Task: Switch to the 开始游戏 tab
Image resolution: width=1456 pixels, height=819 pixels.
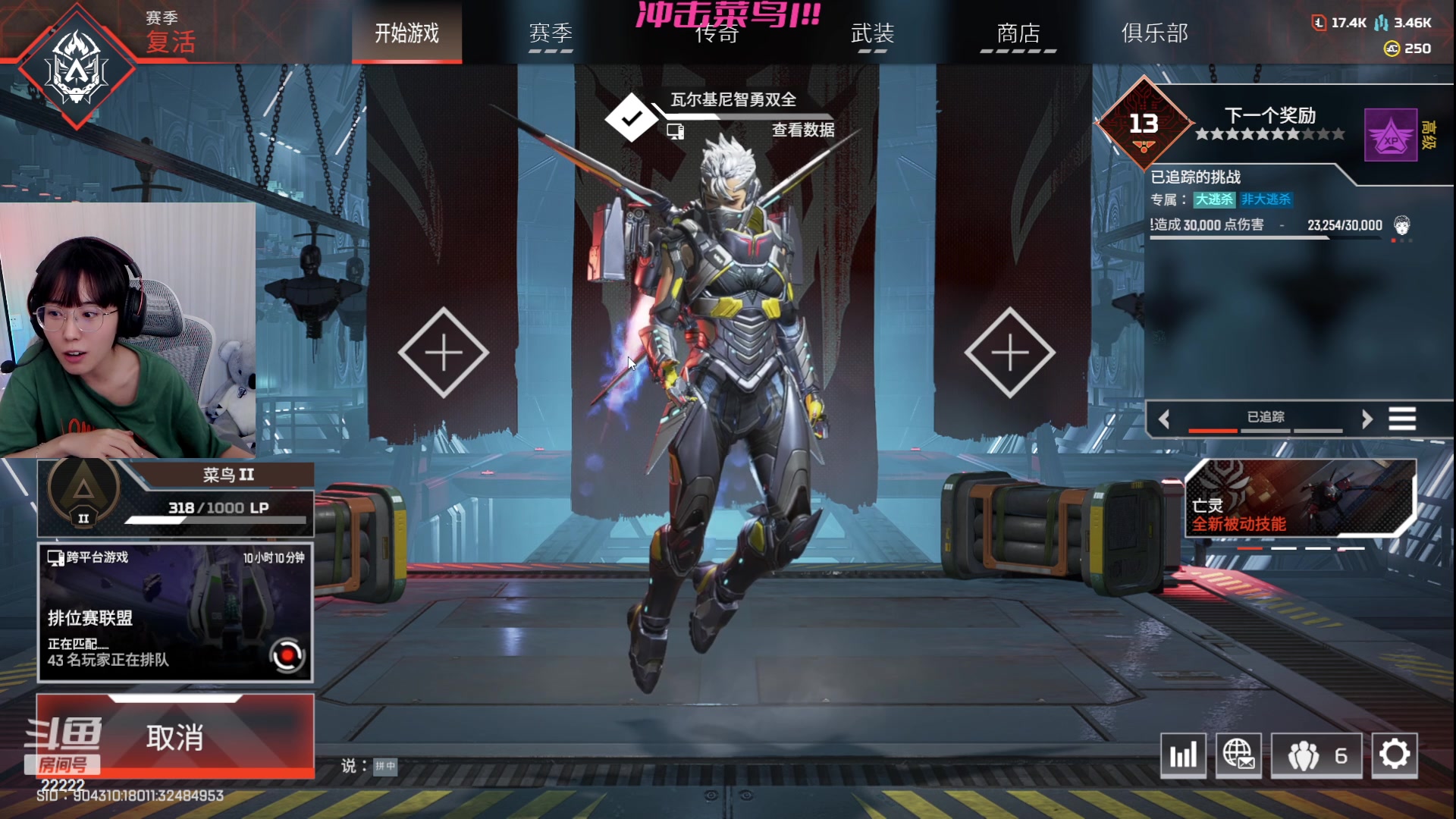Action: (x=406, y=33)
